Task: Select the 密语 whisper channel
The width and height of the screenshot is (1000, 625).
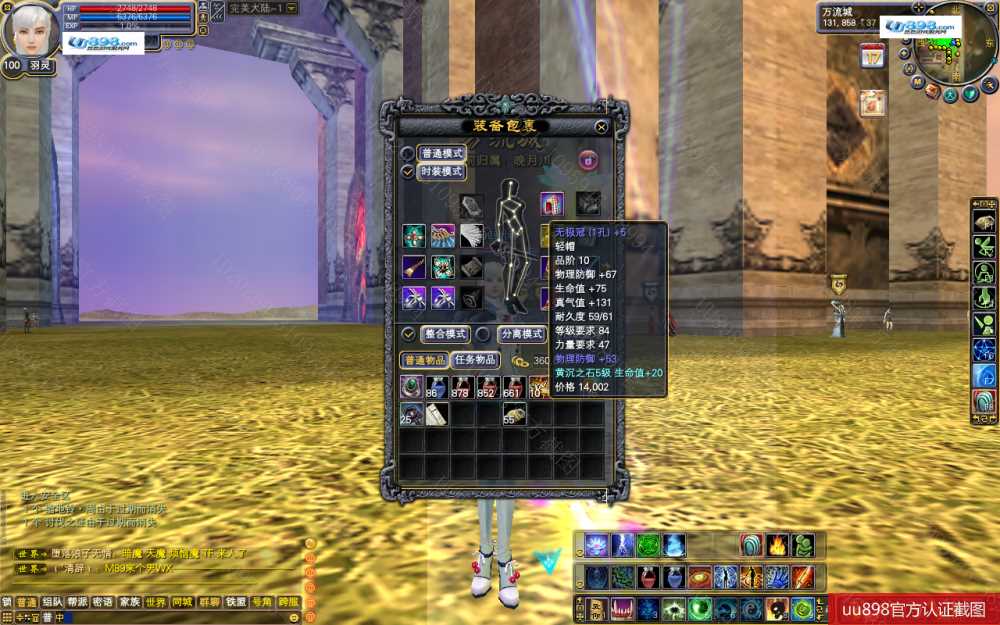Action: (x=103, y=602)
